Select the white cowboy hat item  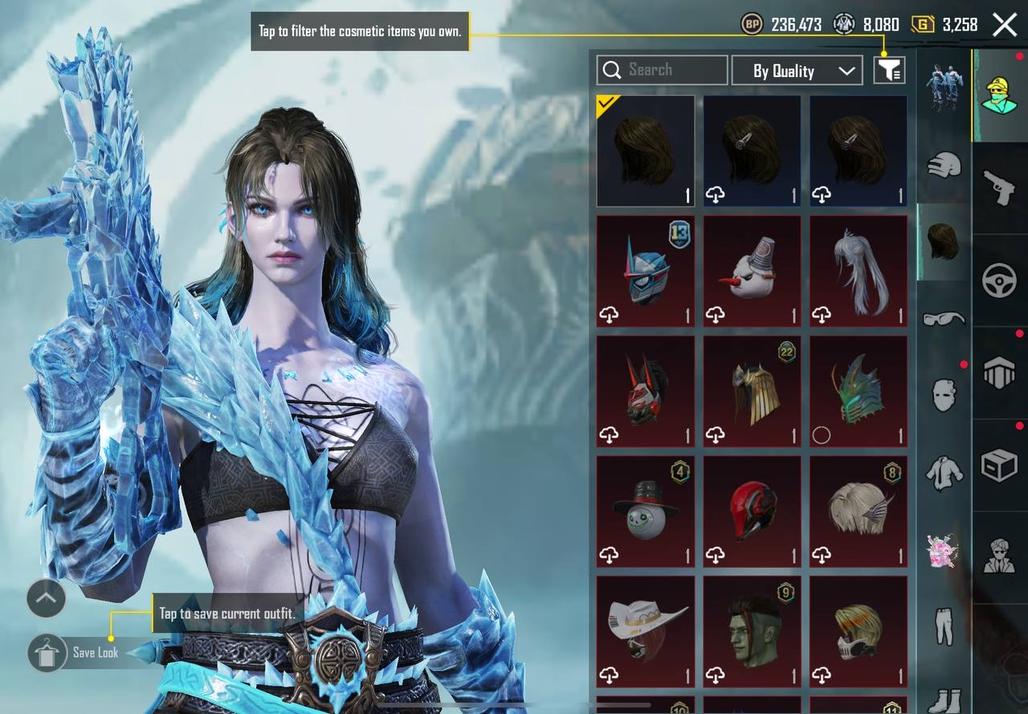pyautogui.click(x=645, y=630)
